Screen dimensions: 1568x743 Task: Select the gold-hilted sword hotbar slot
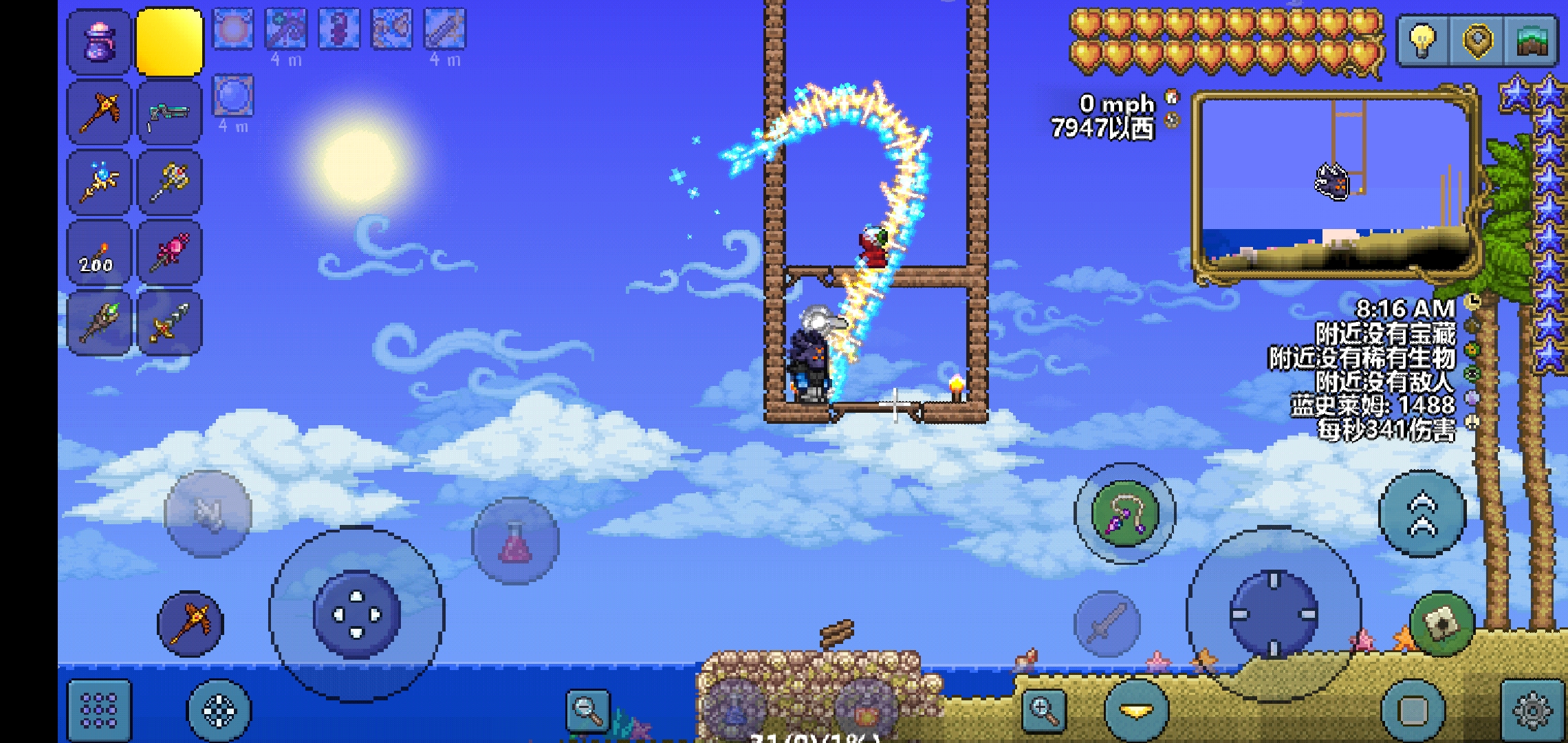(x=169, y=323)
